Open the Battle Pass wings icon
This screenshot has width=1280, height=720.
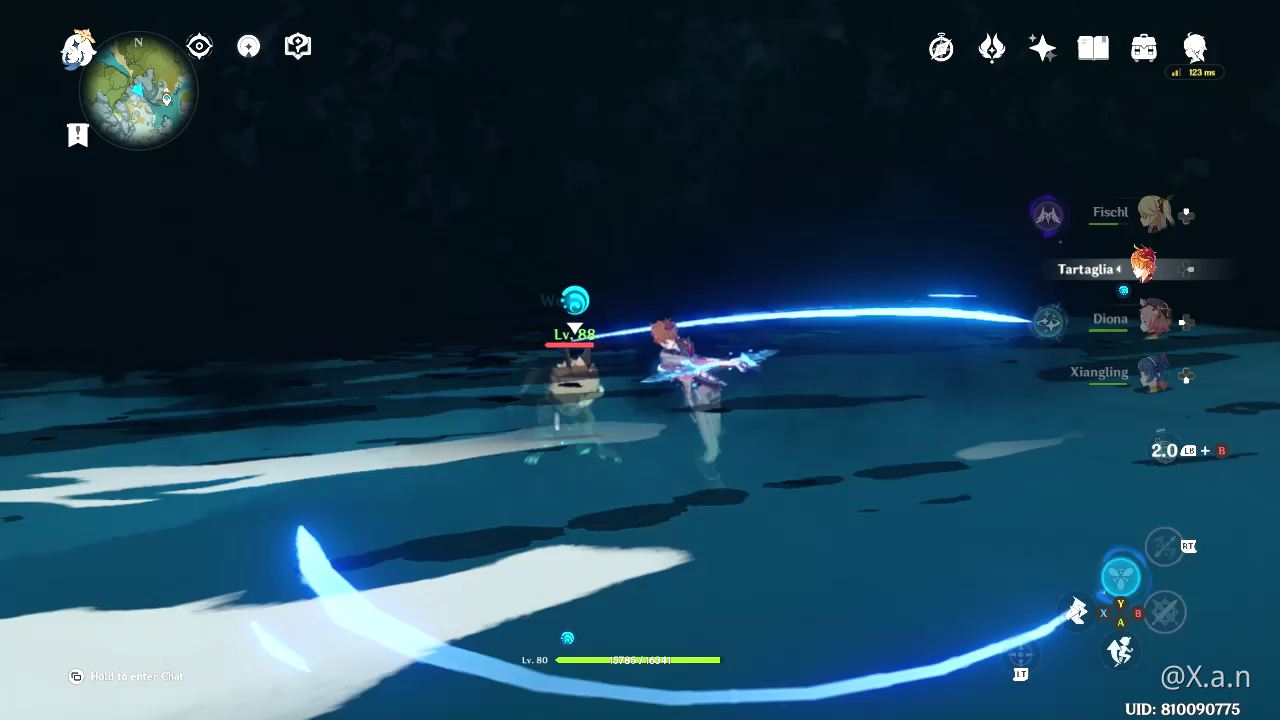[991, 47]
